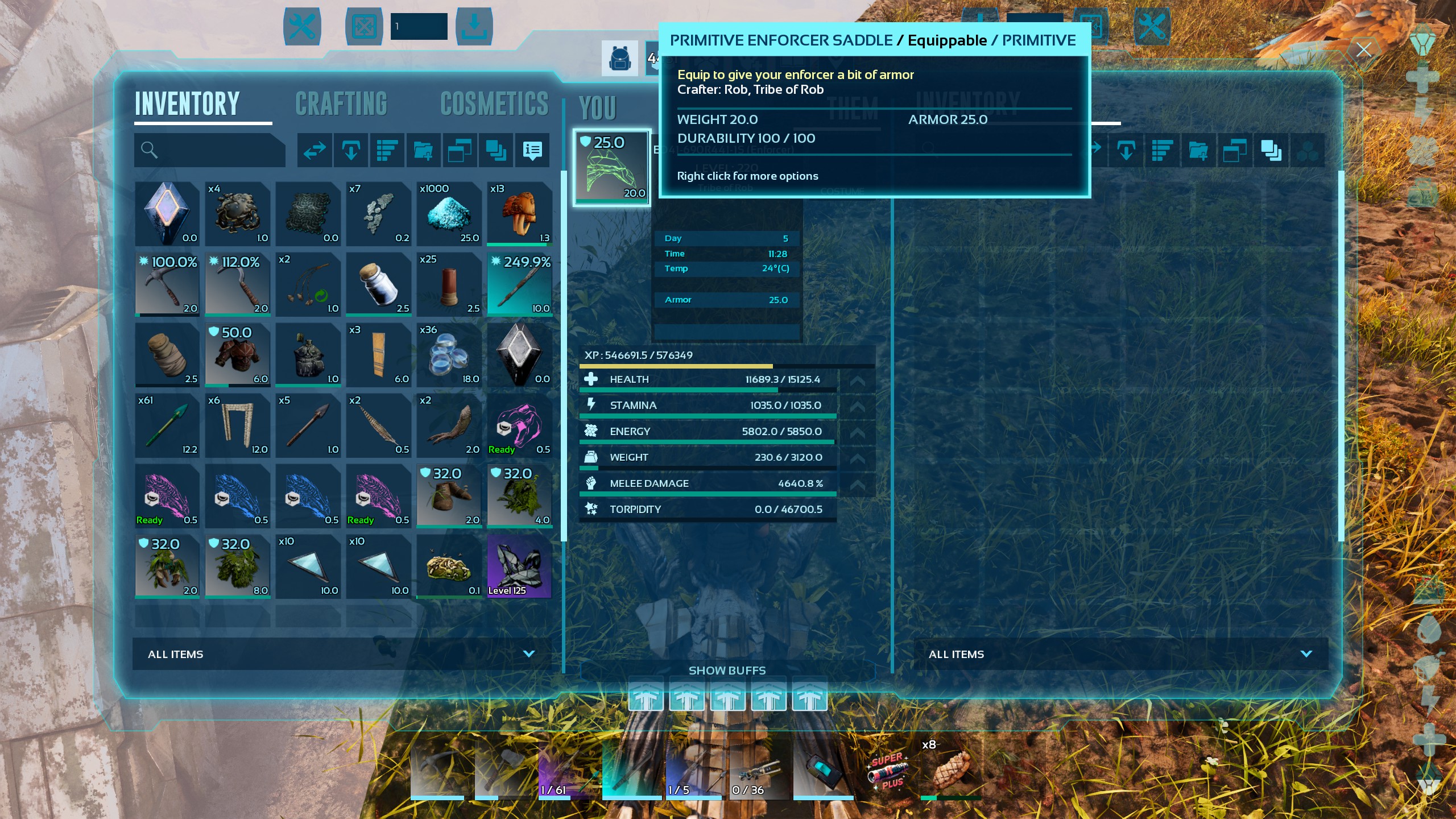The height and width of the screenshot is (819, 1456).
Task: Select the x61 green-tipped arrow stack
Action: tap(167, 425)
